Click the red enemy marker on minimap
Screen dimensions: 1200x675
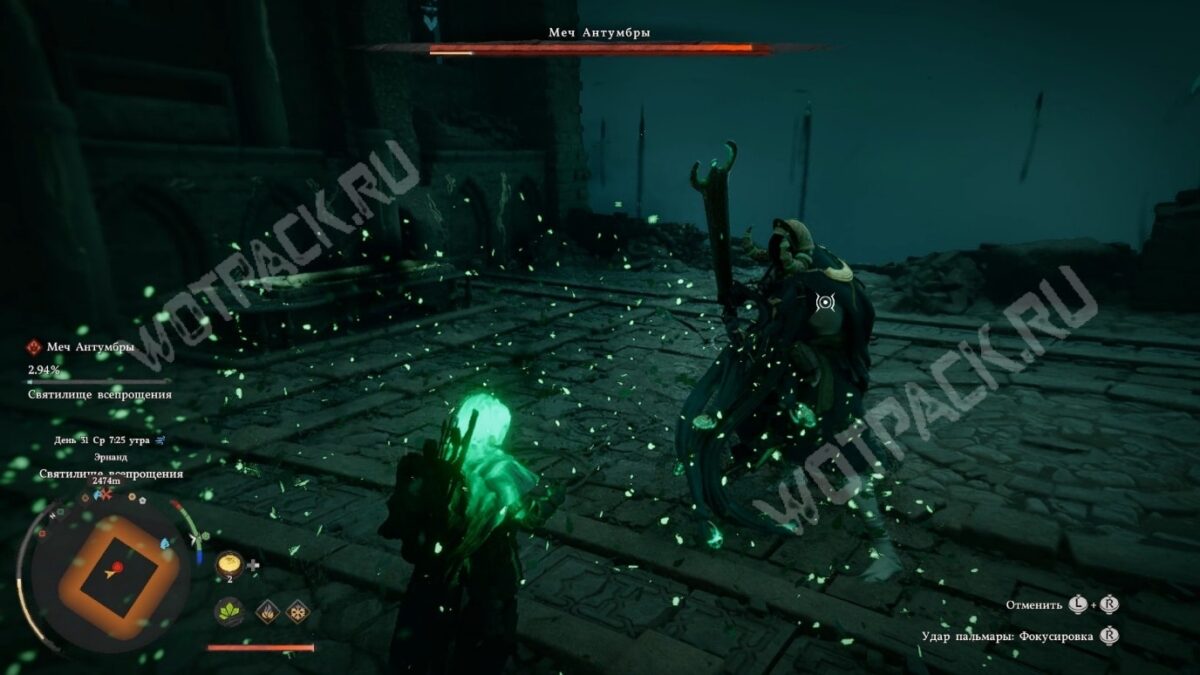click(x=118, y=567)
